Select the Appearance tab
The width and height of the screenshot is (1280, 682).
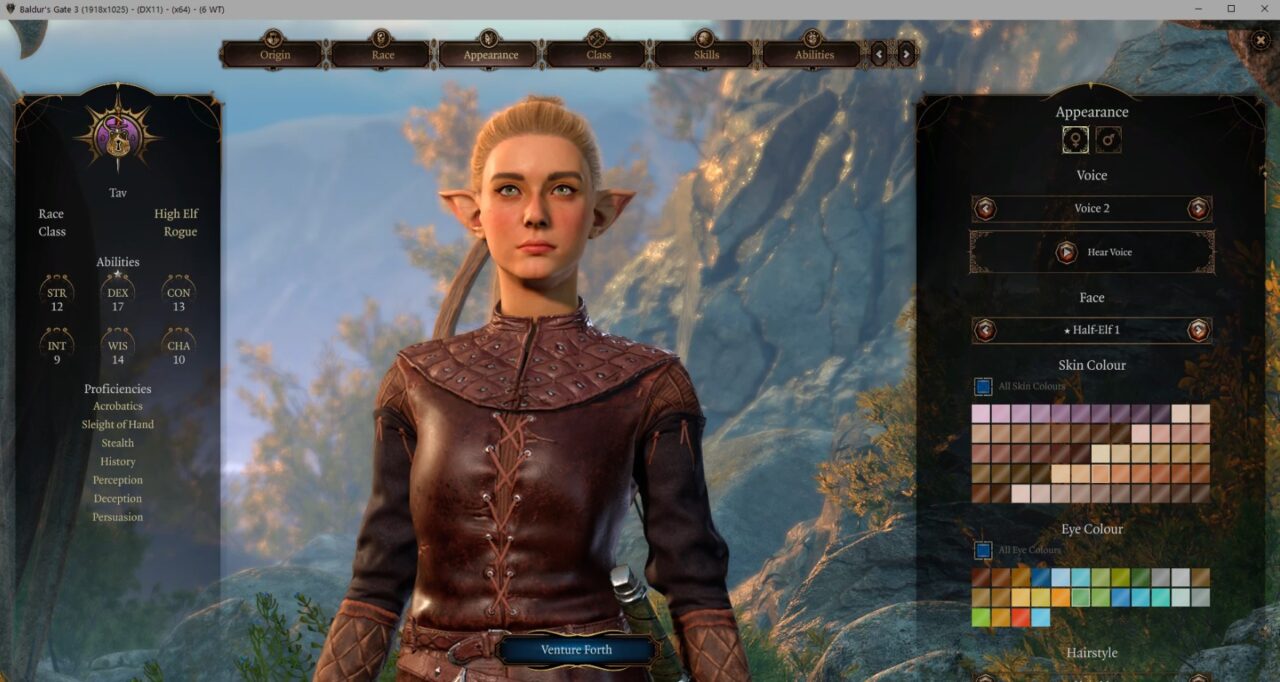(x=490, y=54)
